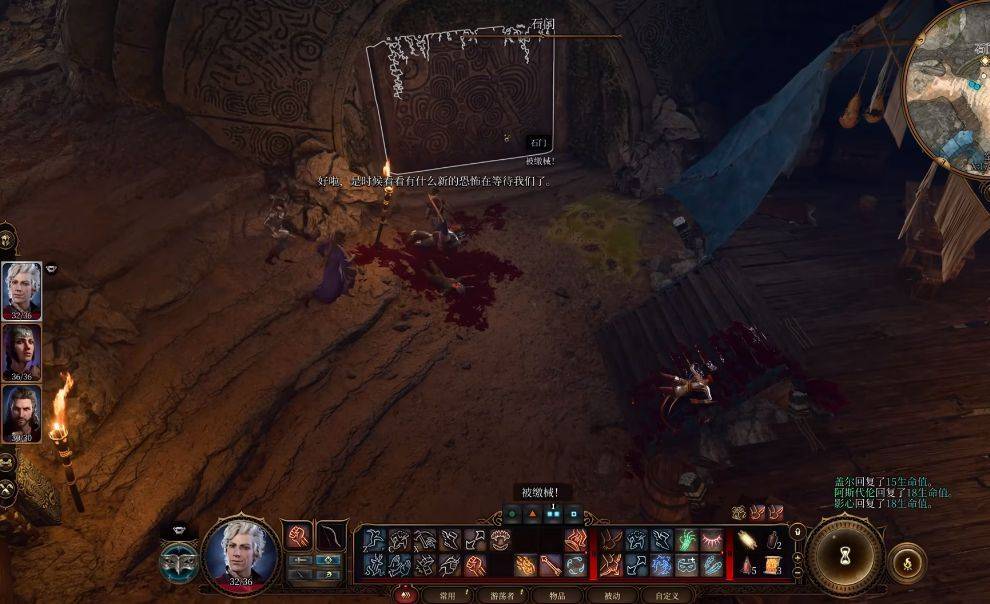Screen dimensions: 990x604
Task: Toggle the mask icon left of the portrait
Action: pos(179,557)
